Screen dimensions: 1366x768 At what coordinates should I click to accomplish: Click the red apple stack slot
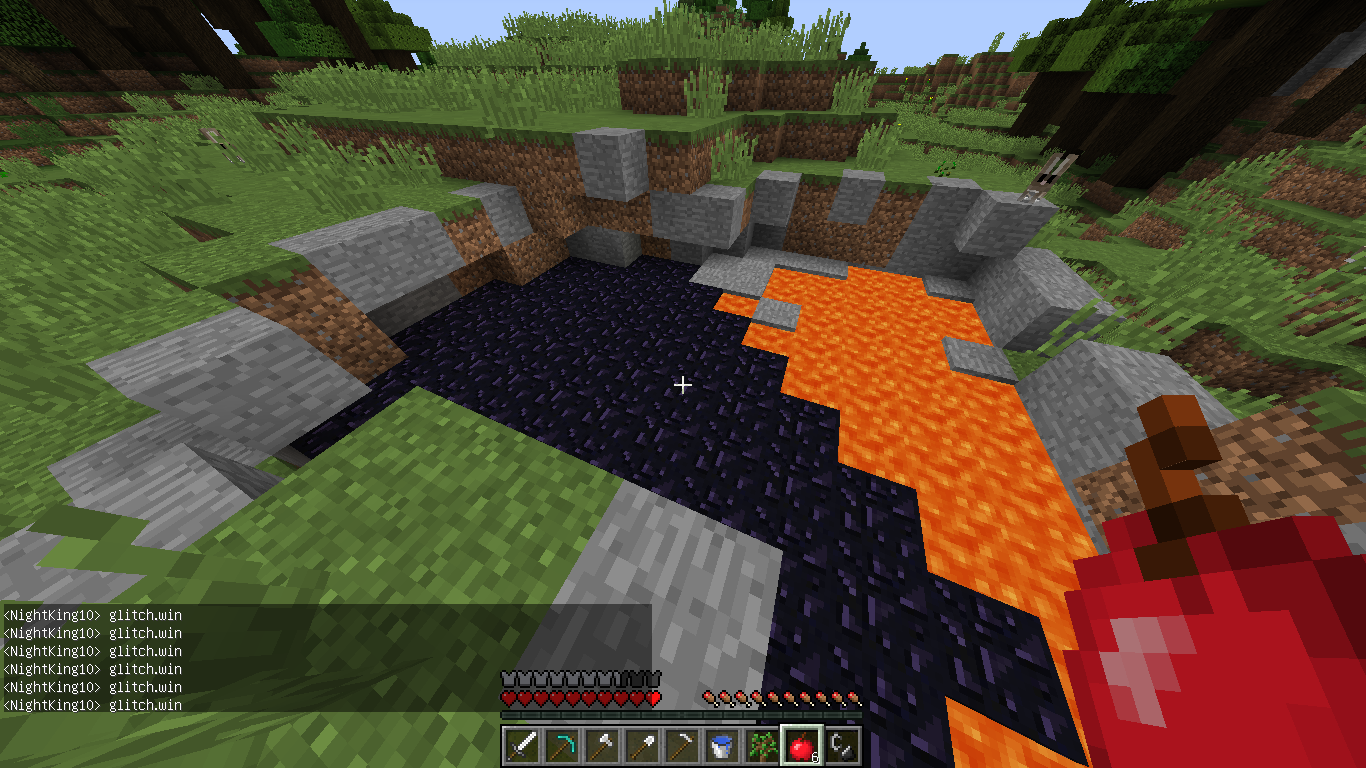pyautogui.click(x=801, y=746)
